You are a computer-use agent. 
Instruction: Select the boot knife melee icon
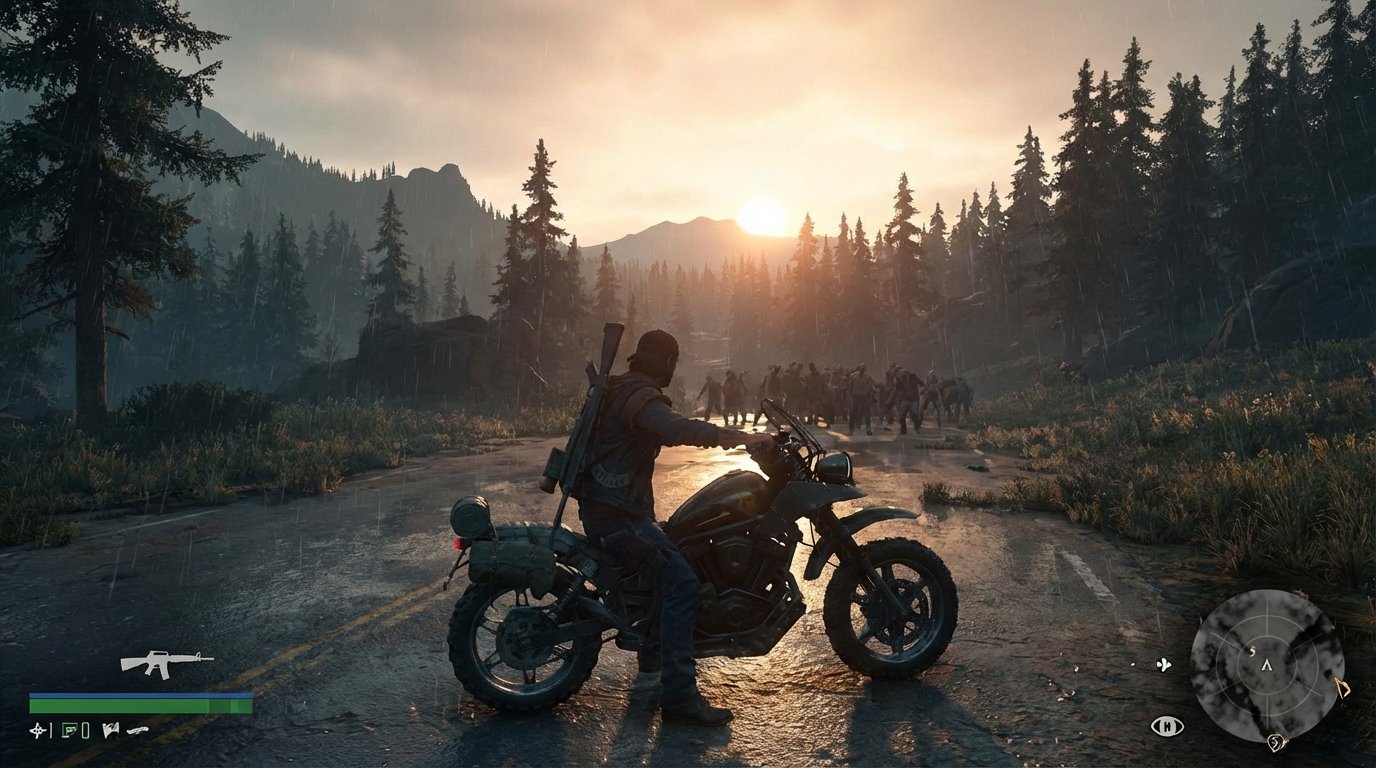click(x=137, y=730)
